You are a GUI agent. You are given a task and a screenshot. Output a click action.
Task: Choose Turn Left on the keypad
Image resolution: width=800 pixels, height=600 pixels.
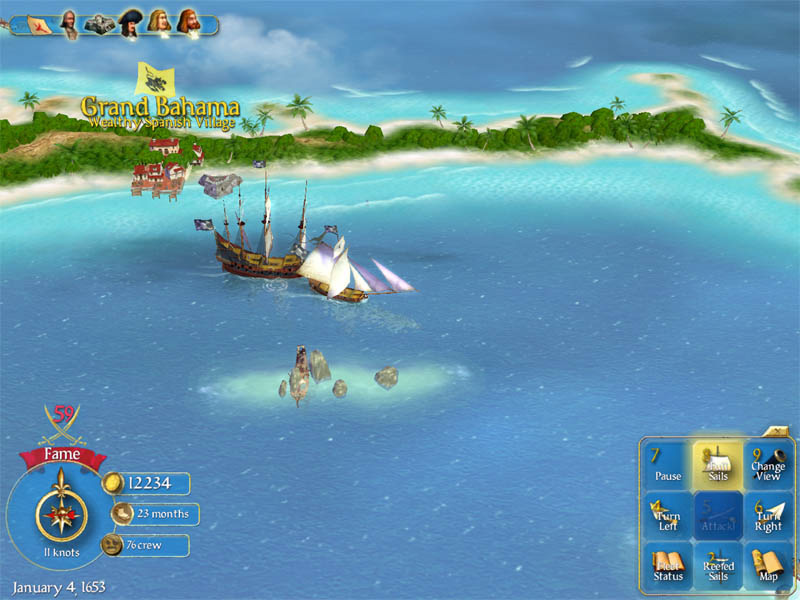click(668, 516)
